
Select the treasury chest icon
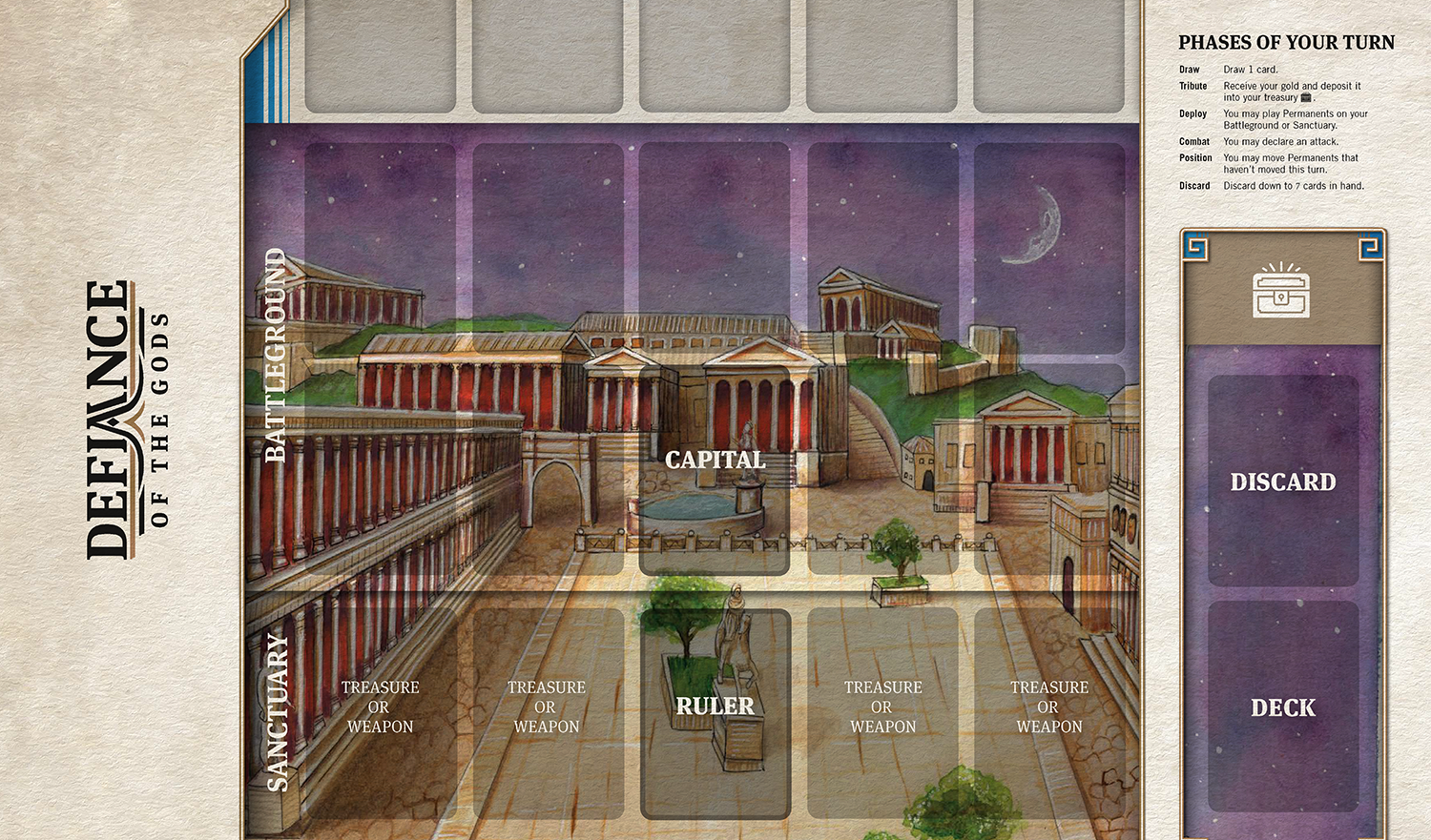pos(1281,292)
